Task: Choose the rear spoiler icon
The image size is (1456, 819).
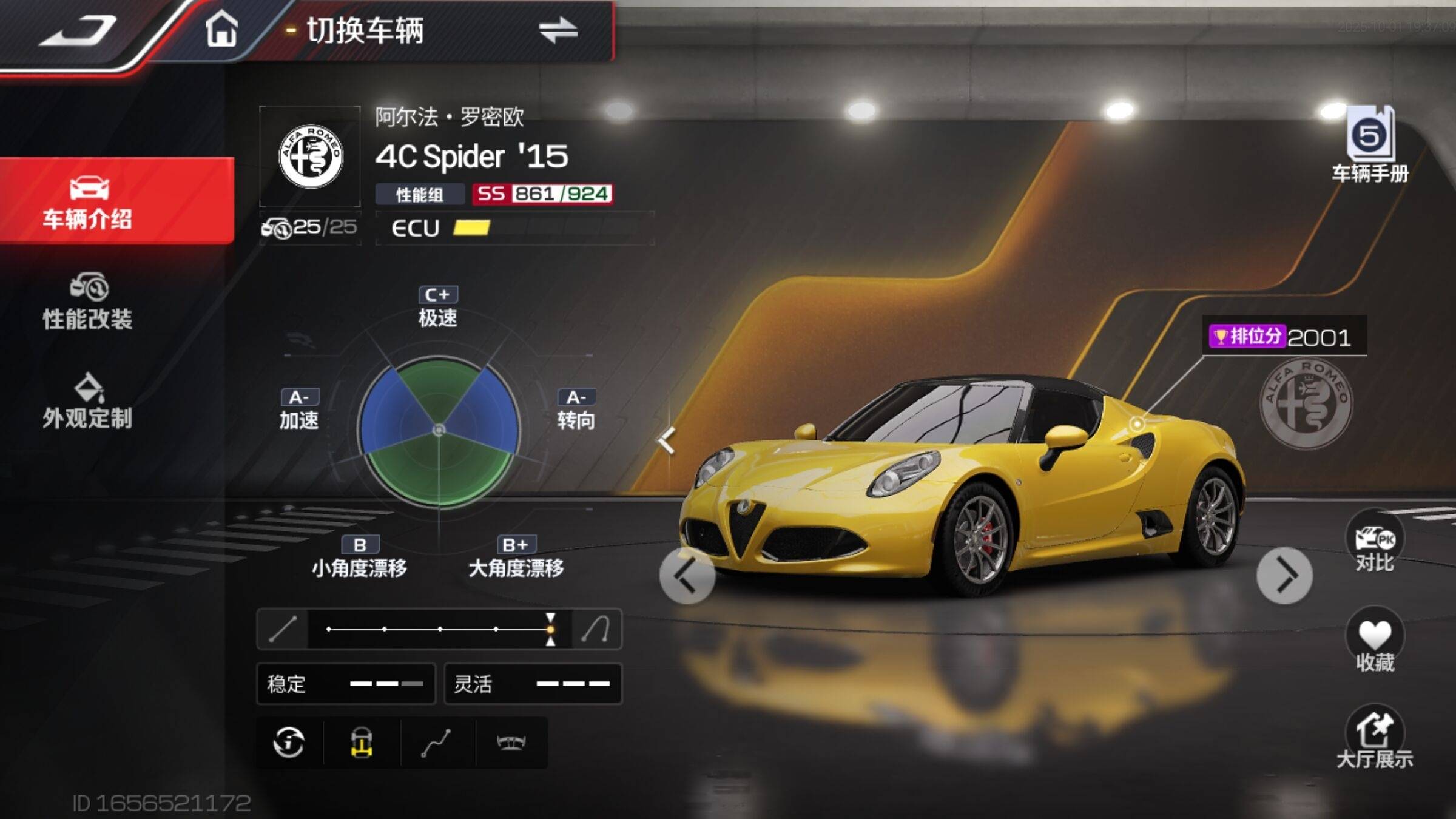Action: (x=511, y=742)
